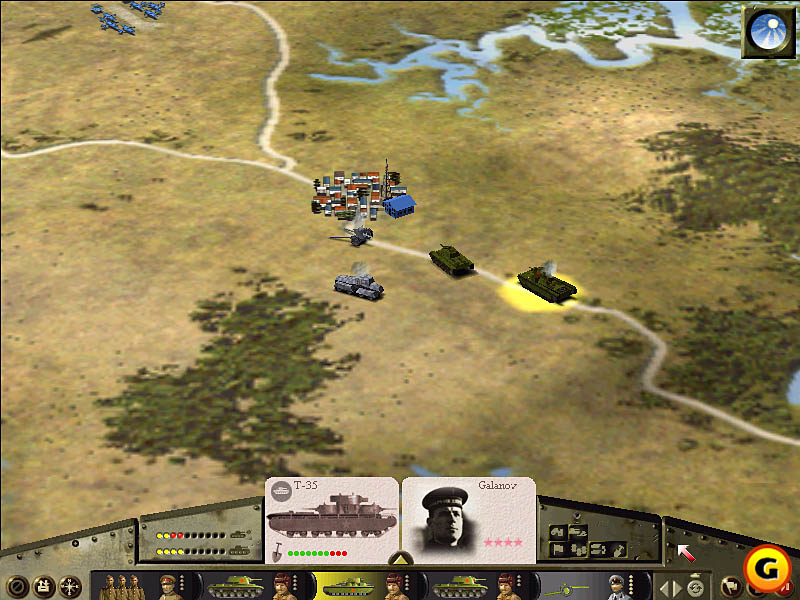
Task: Click the building icon button beside the compass
Action: tap(43, 587)
